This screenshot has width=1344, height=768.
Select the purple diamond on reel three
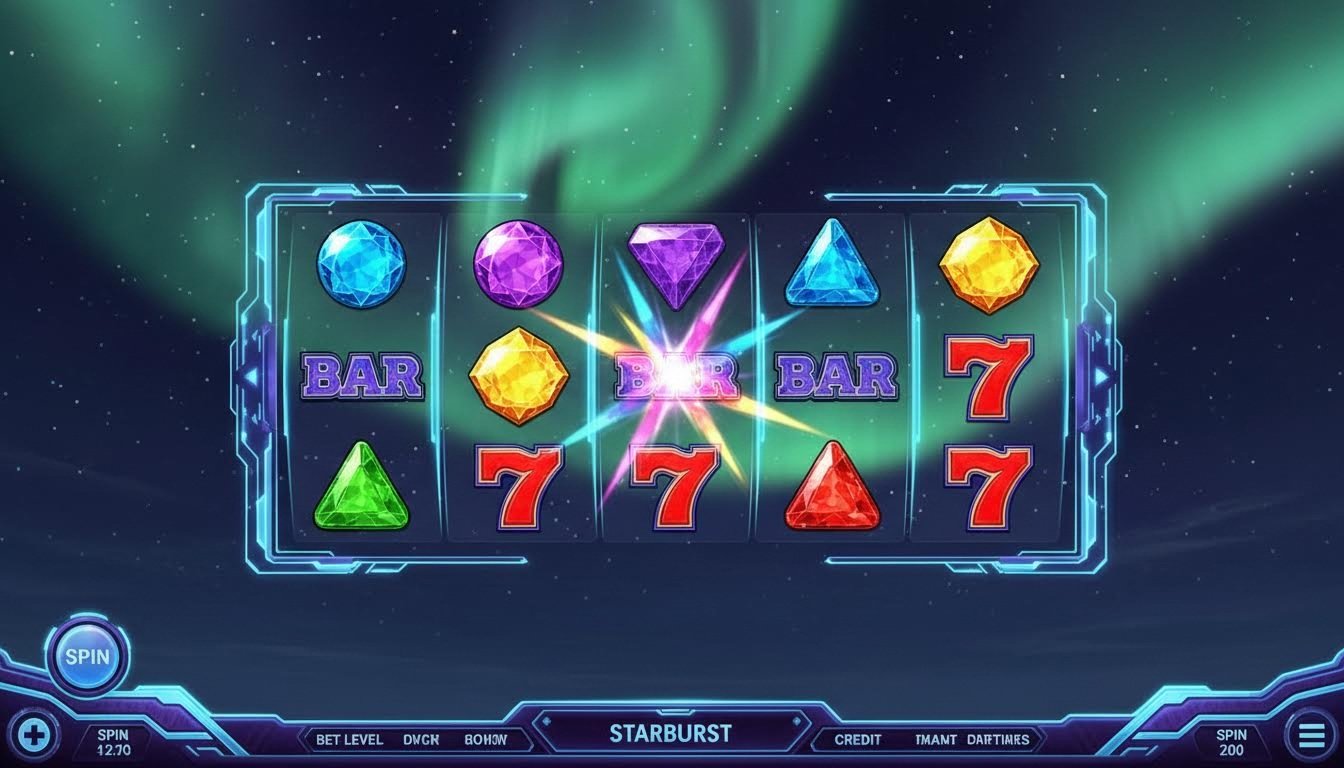(675, 263)
